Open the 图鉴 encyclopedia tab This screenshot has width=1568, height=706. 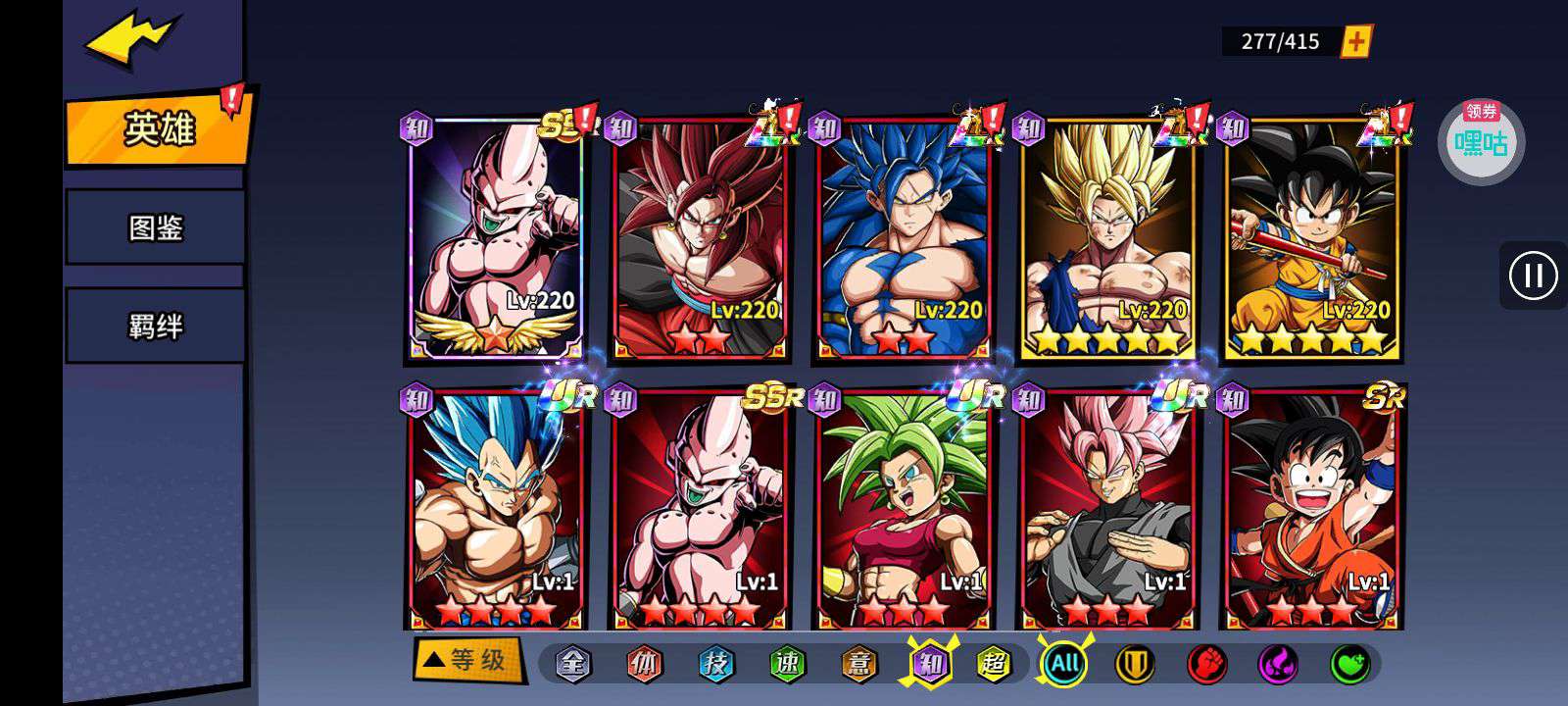[155, 227]
